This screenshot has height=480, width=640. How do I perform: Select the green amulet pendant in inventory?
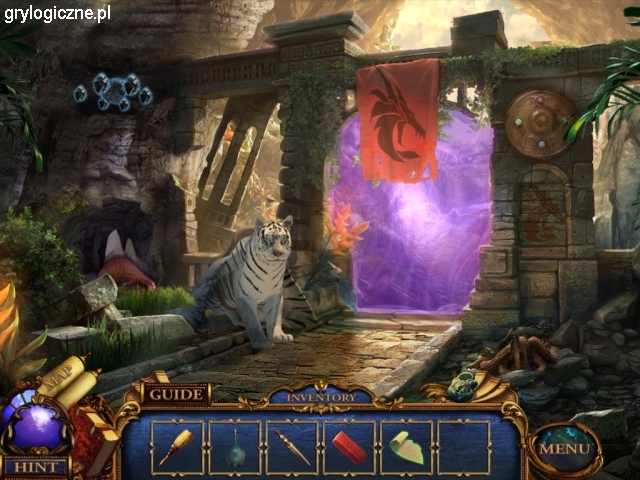click(235, 447)
